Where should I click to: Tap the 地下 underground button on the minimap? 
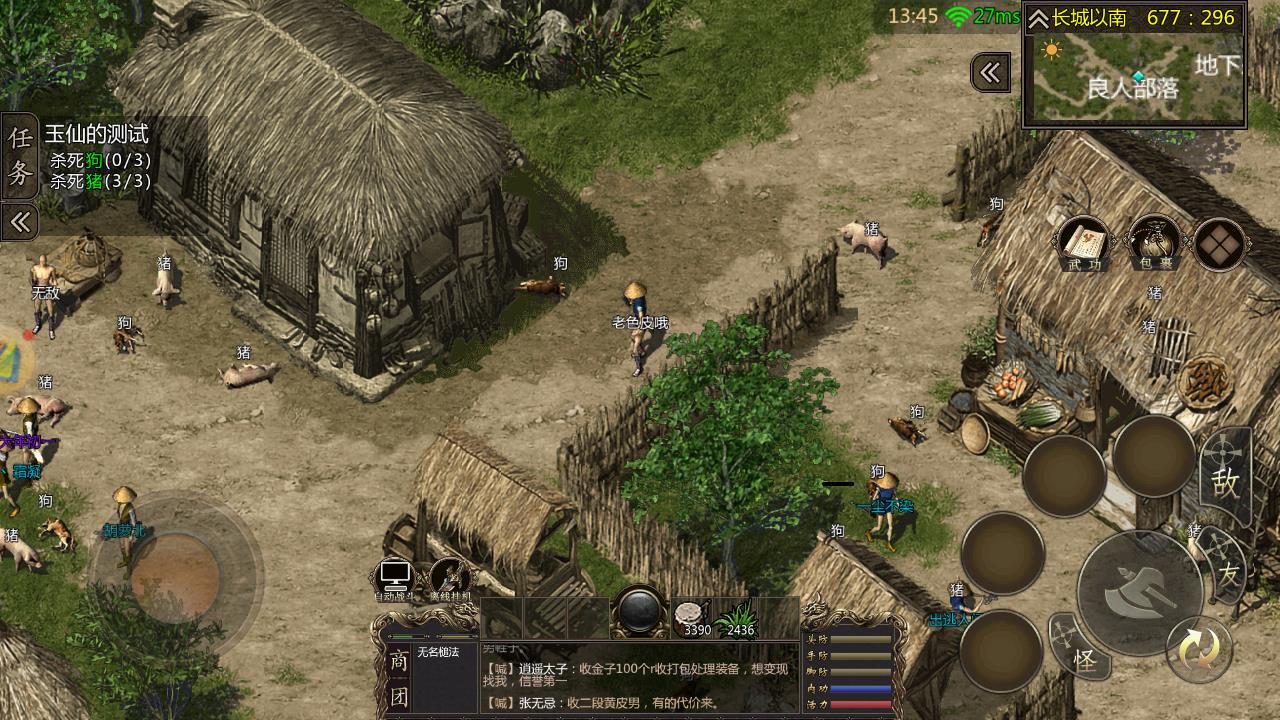1218,66
